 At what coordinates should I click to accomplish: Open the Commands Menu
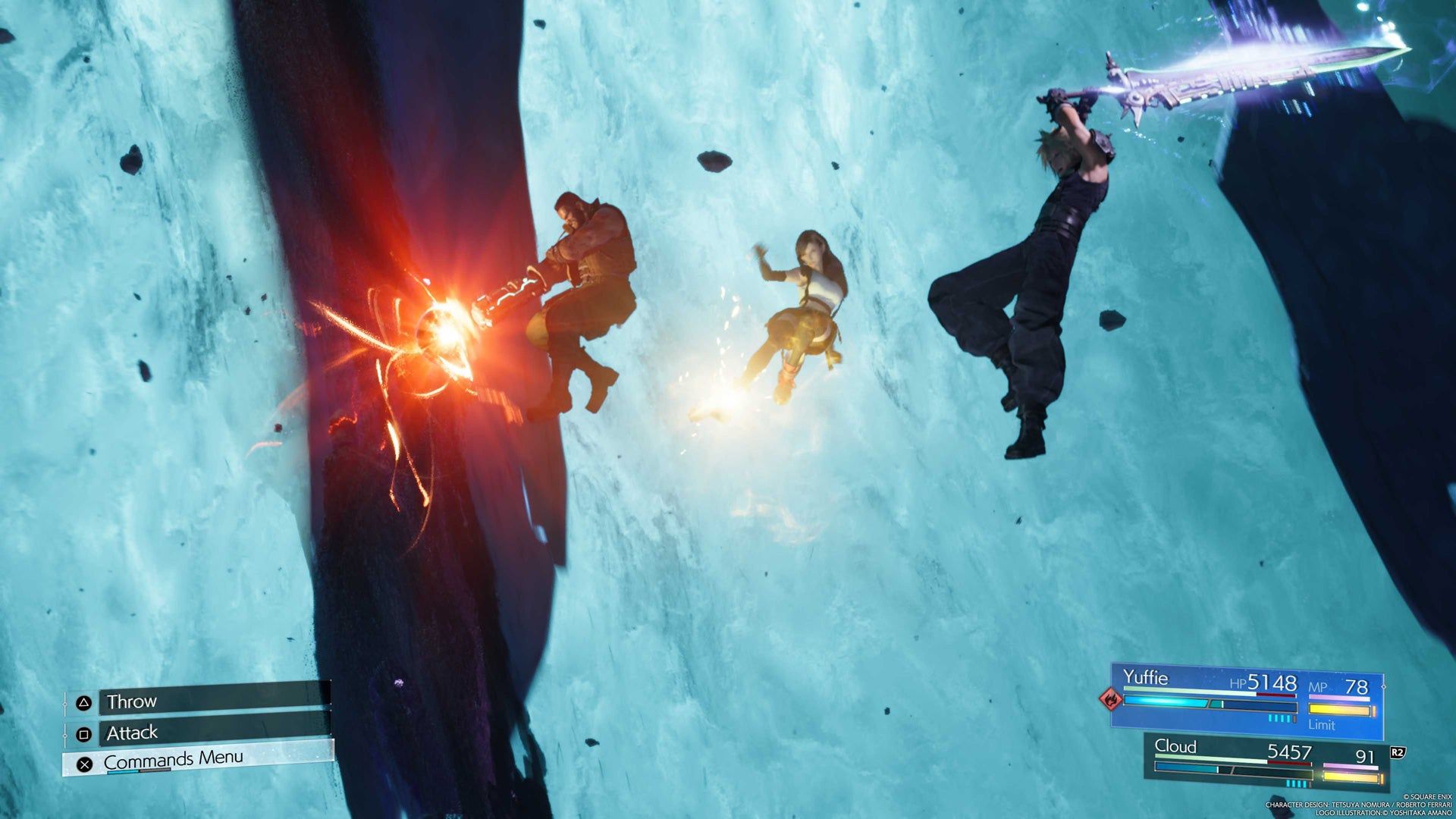pyautogui.click(x=174, y=758)
